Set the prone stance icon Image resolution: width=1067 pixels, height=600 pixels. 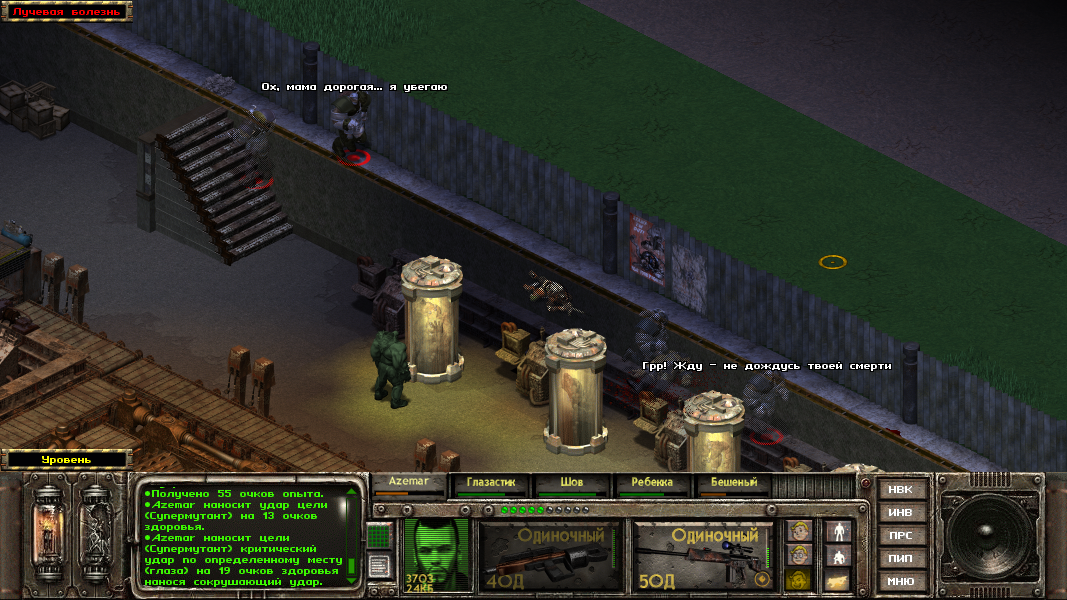pyautogui.click(x=836, y=580)
